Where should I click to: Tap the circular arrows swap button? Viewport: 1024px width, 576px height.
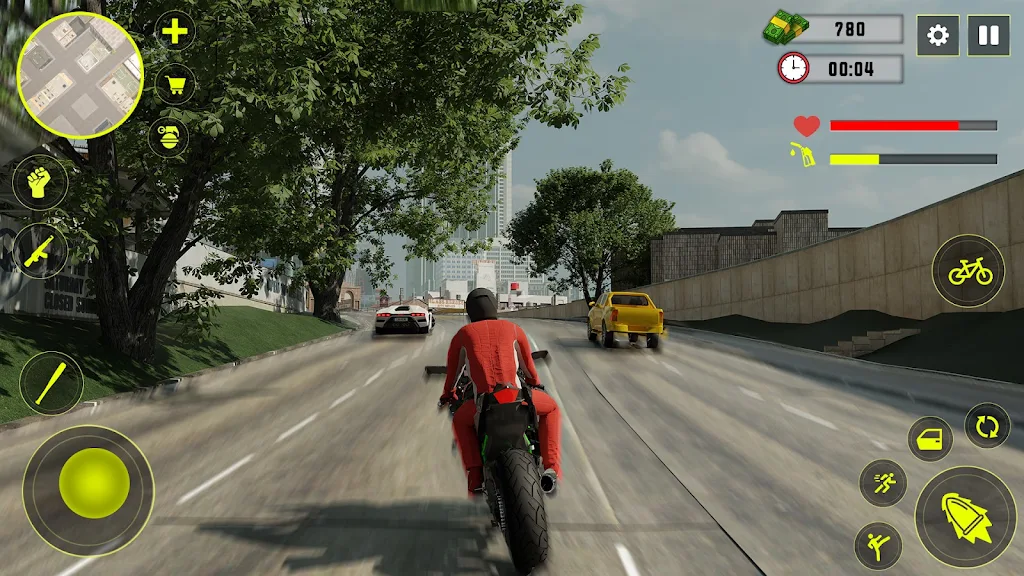tap(987, 426)
